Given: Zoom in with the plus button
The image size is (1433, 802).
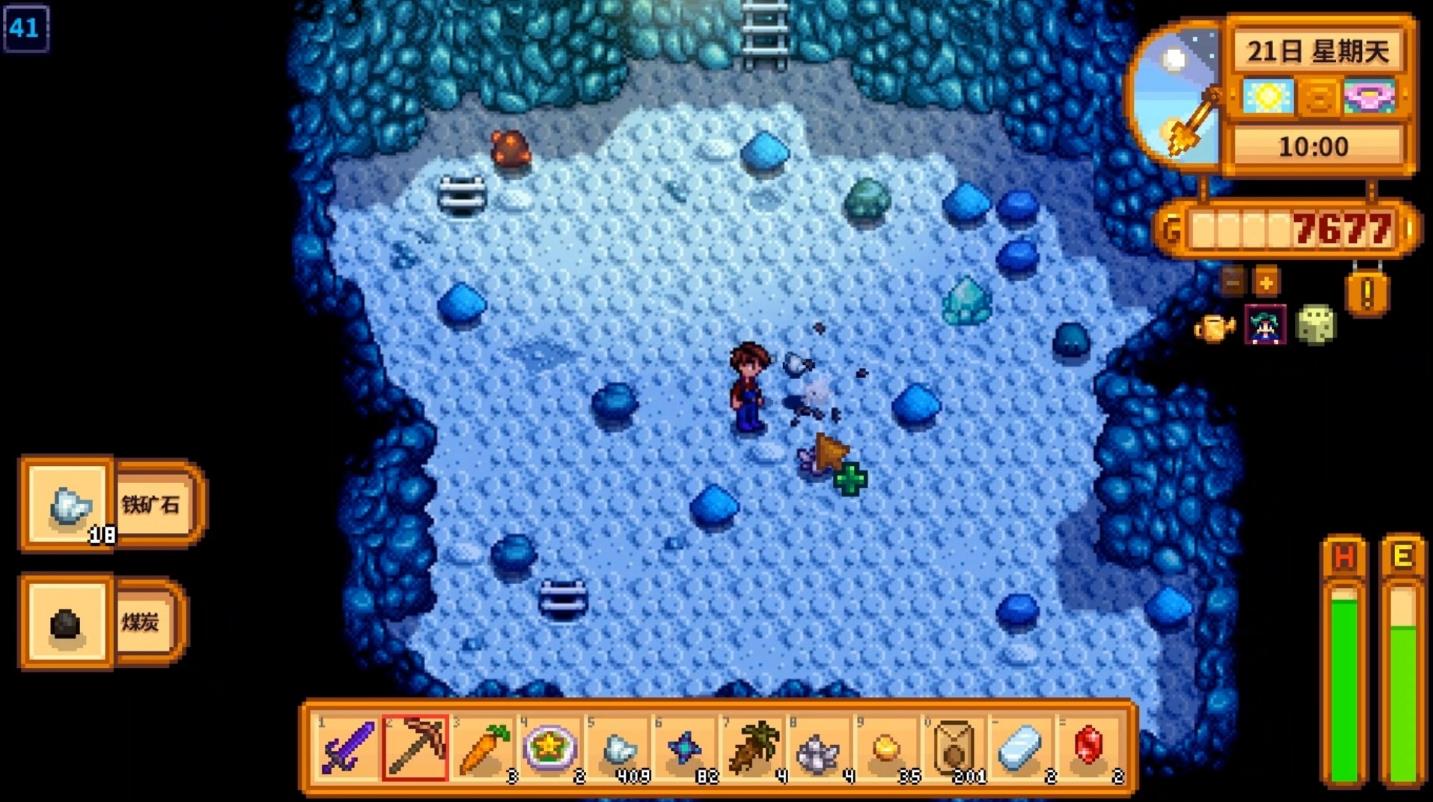Looking at the screenshot, I should pos(1266,281).
